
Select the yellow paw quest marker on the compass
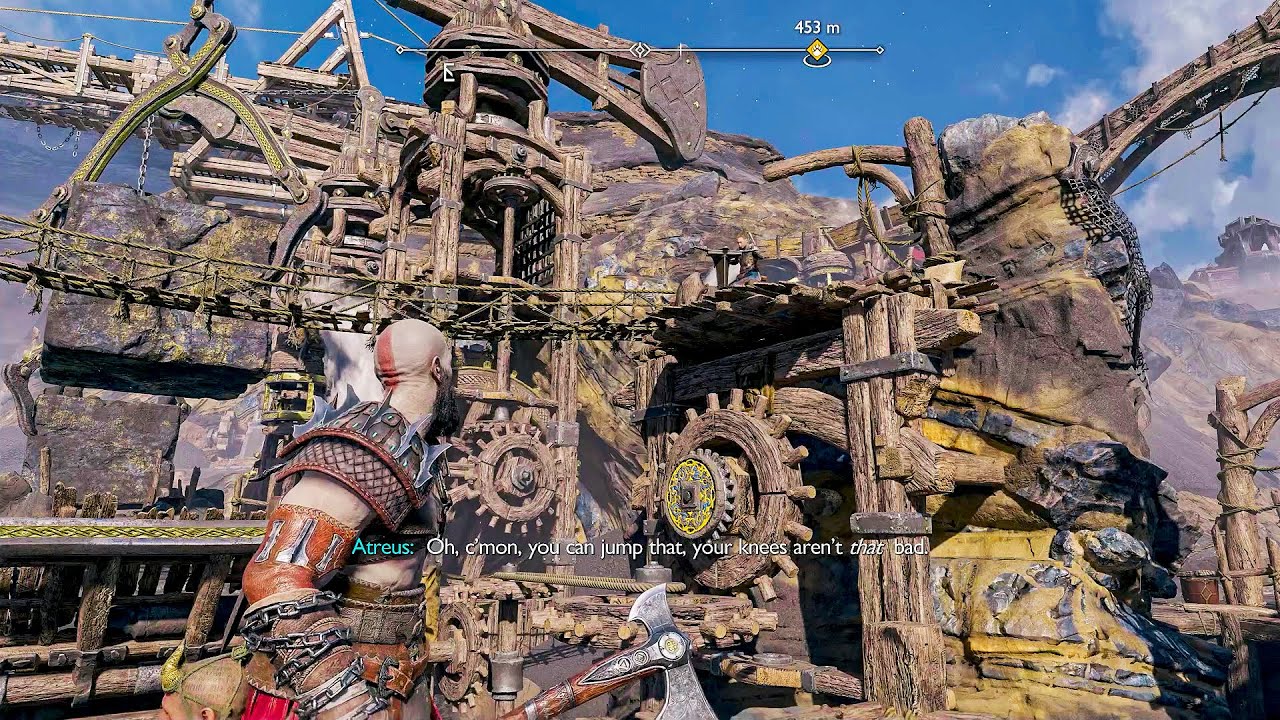[x=817, y=51]
